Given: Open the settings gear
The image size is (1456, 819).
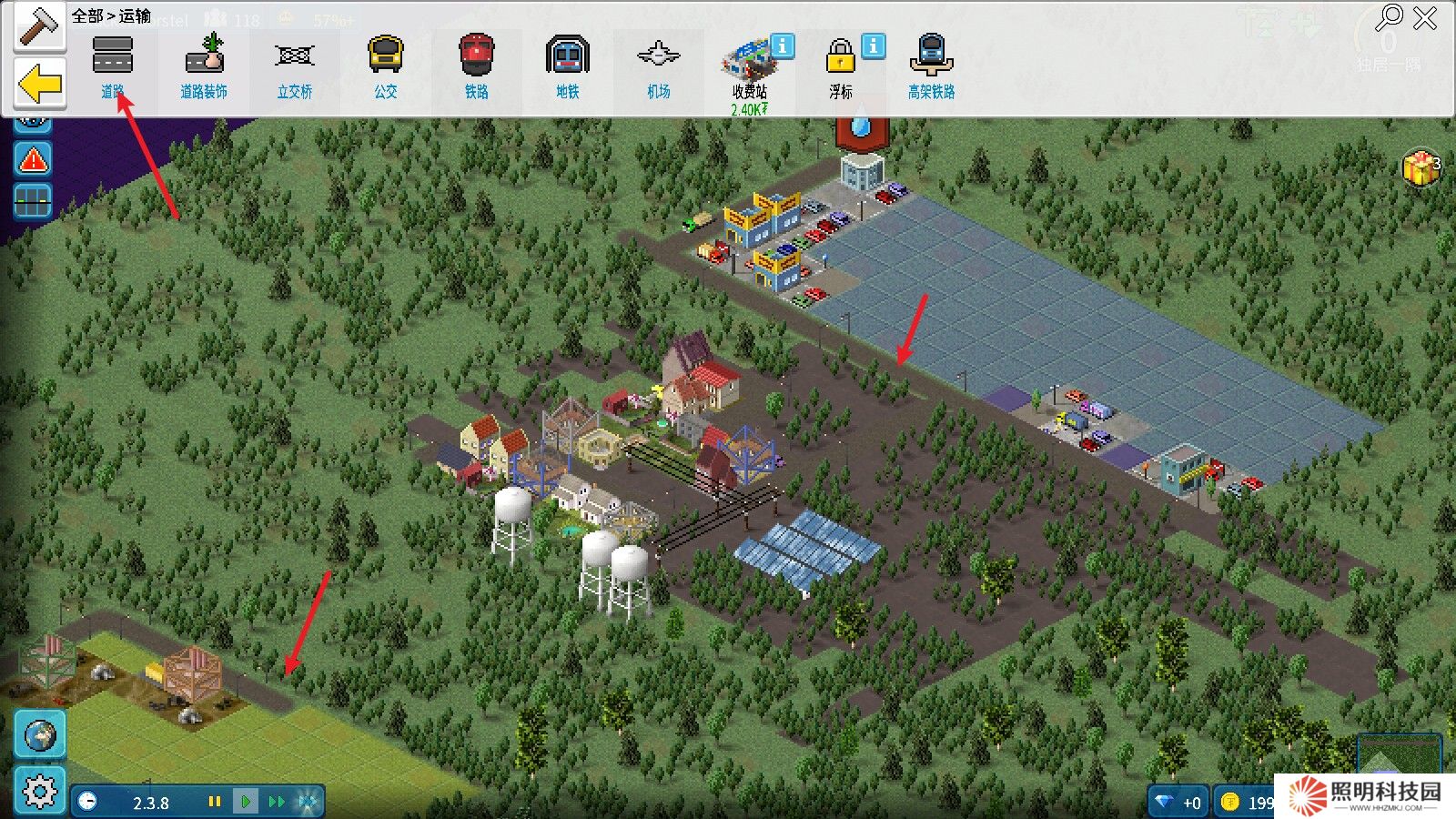Looking at the screenshot, I should point(39,792).
